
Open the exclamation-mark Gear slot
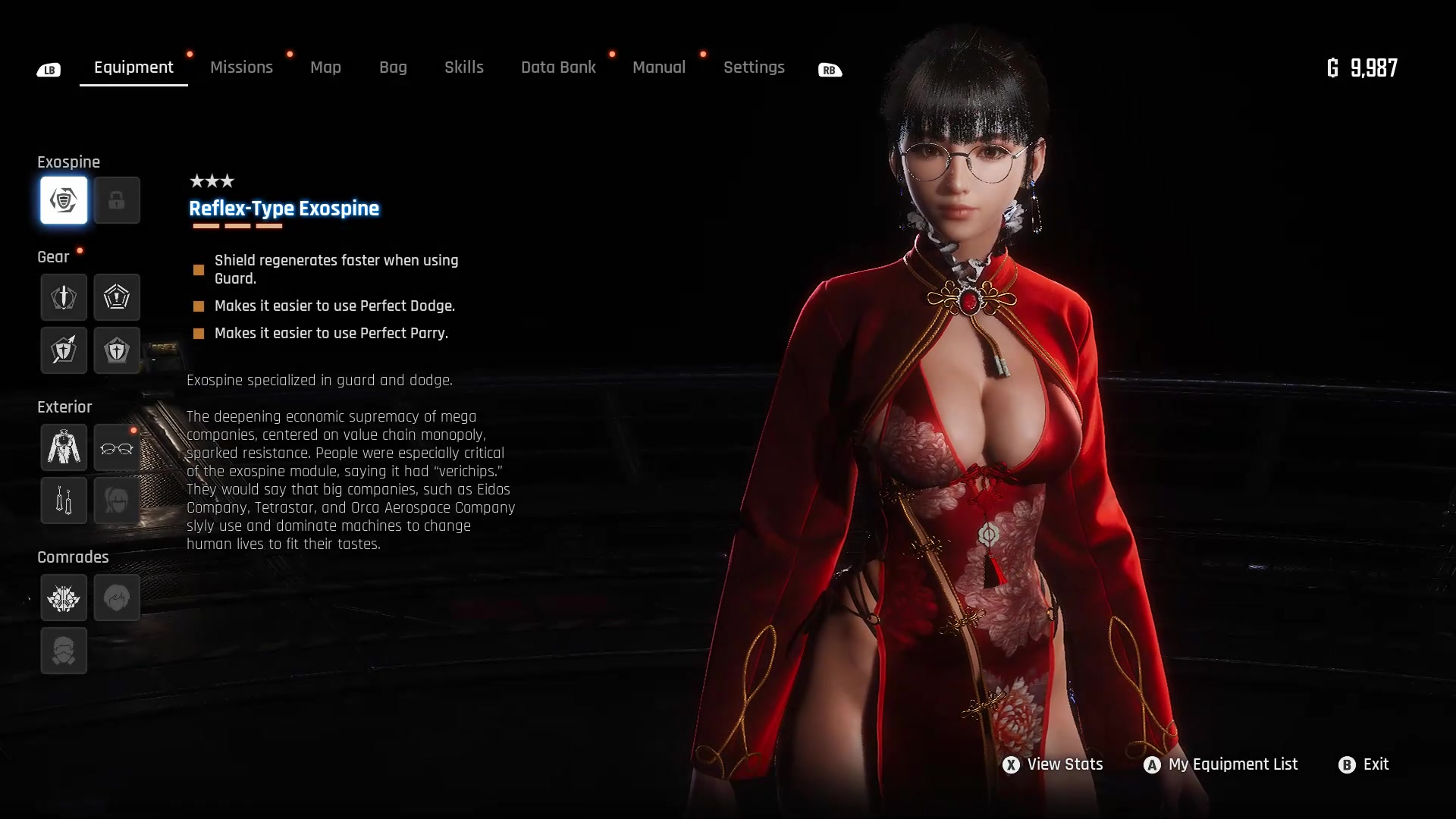click(117, 297)
